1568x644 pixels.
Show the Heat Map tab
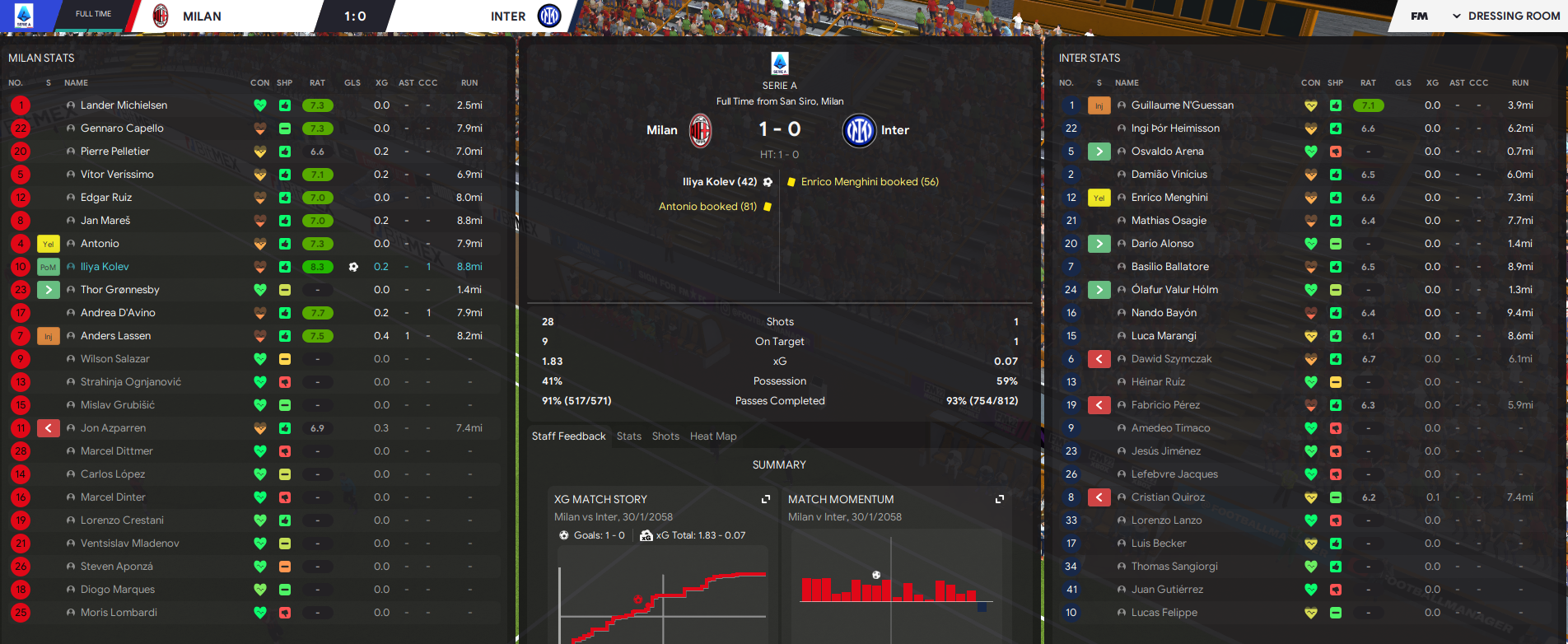(713, 436)
